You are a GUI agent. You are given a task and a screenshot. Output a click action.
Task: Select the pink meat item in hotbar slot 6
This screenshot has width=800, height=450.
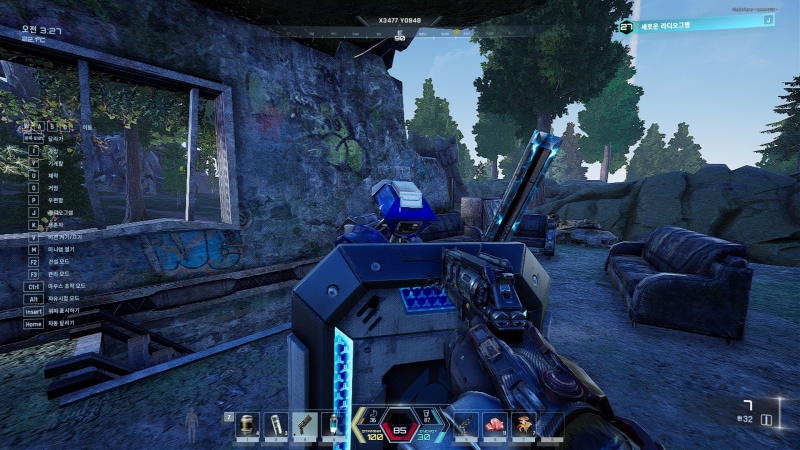tap(495, 425)
